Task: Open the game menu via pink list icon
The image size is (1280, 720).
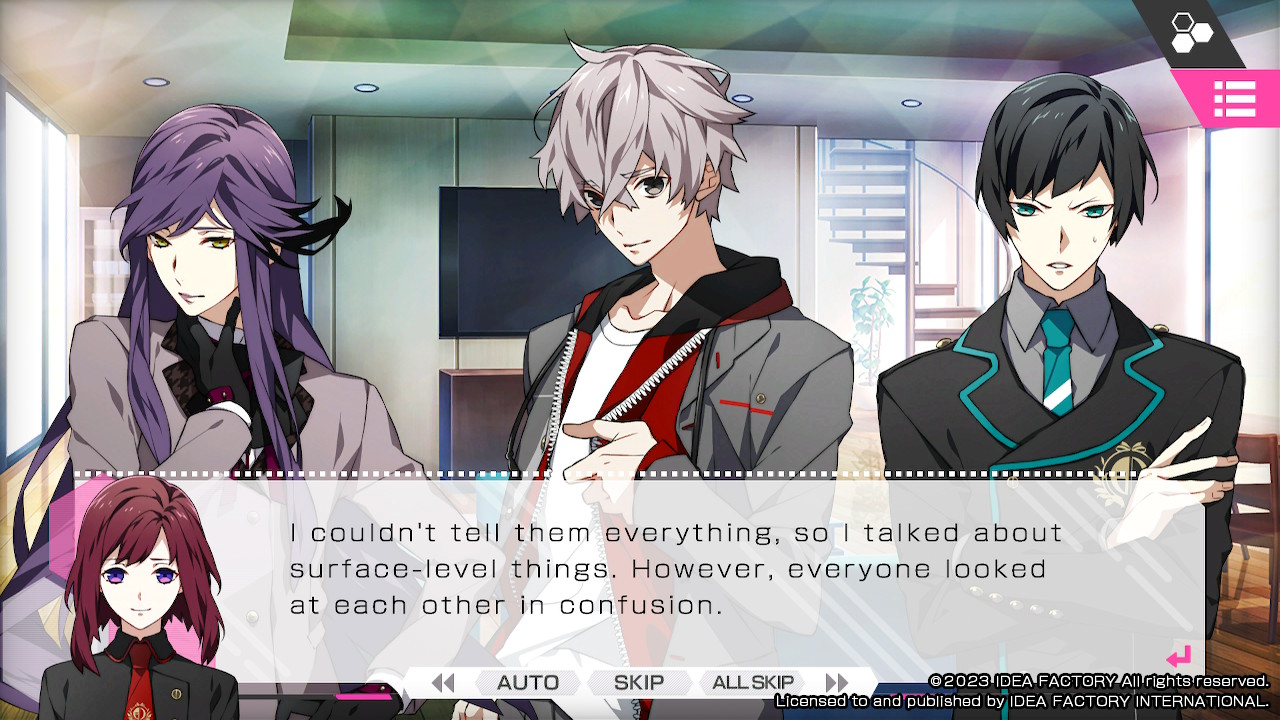Action: coord(1236,99)
